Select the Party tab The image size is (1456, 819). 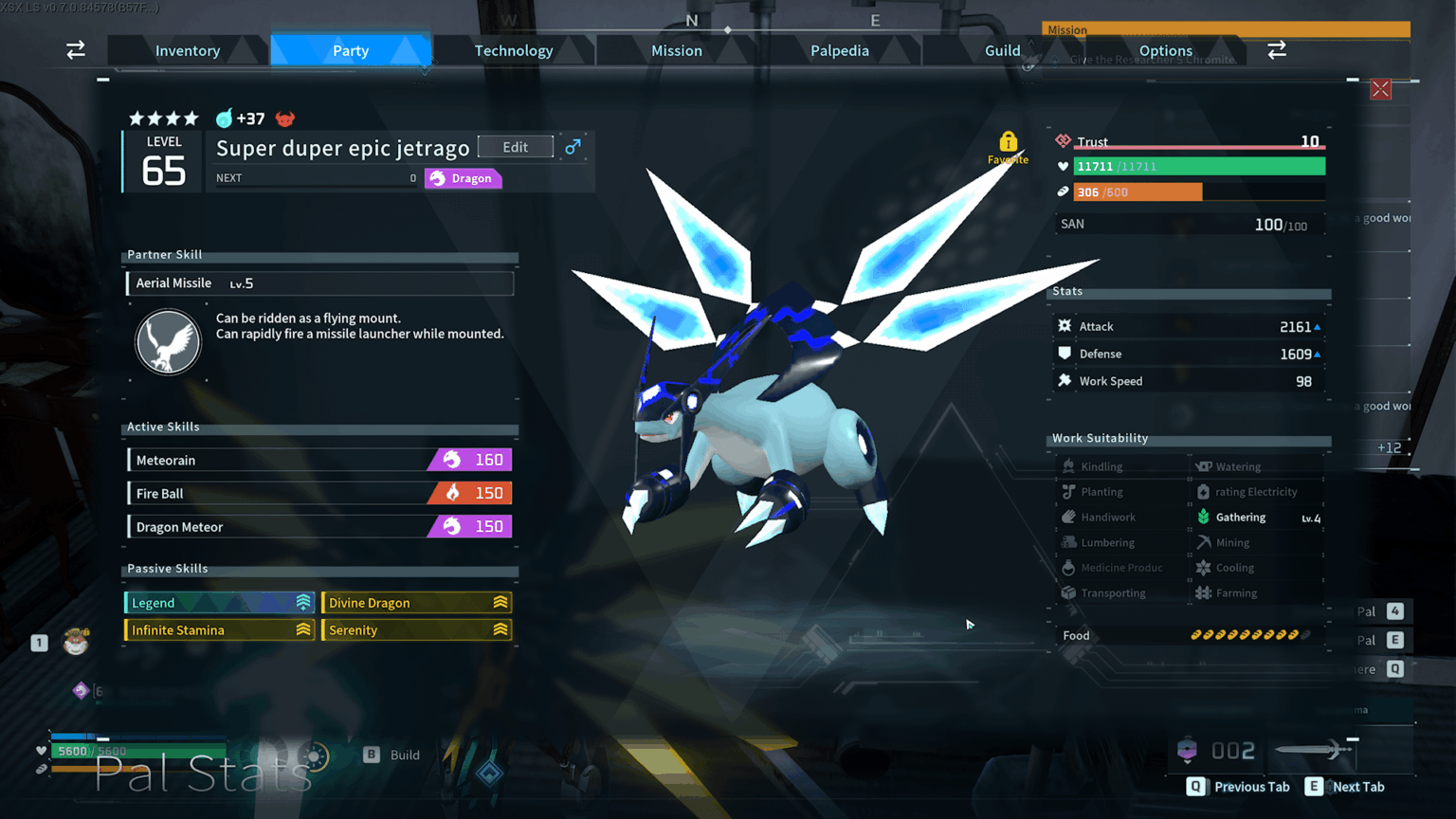(351, 50)
